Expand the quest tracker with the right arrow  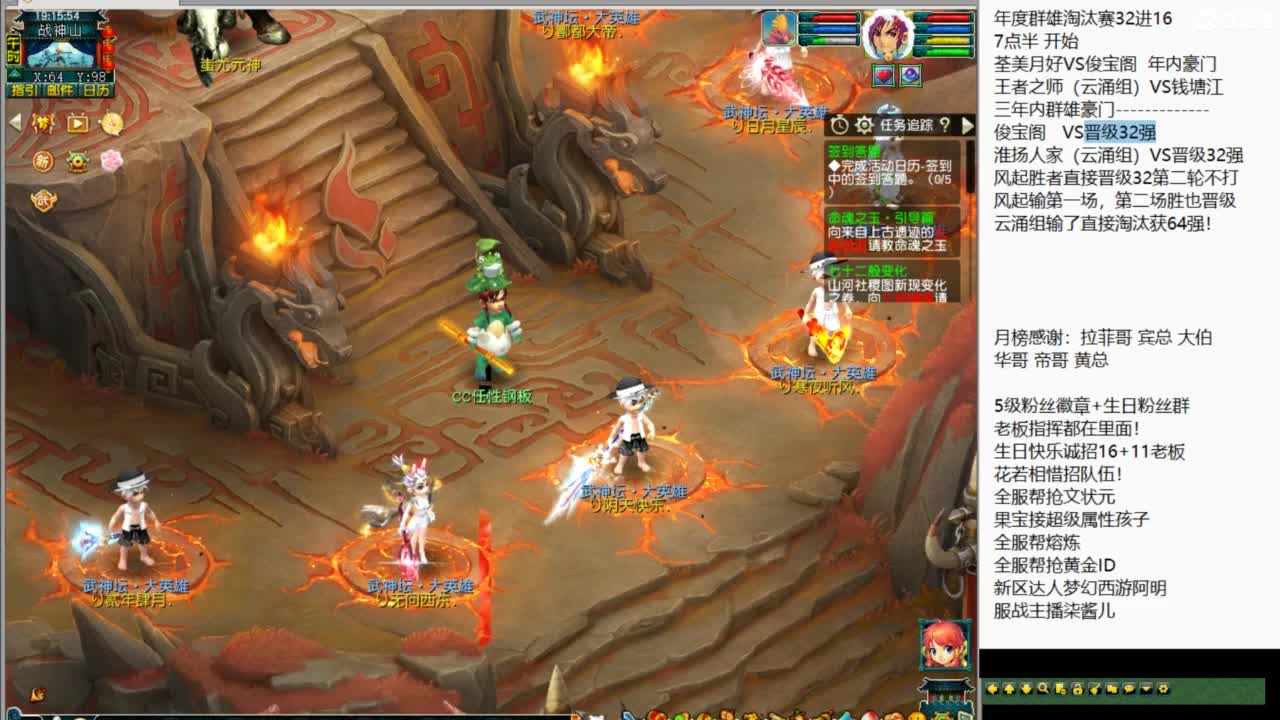click(967, 126)
